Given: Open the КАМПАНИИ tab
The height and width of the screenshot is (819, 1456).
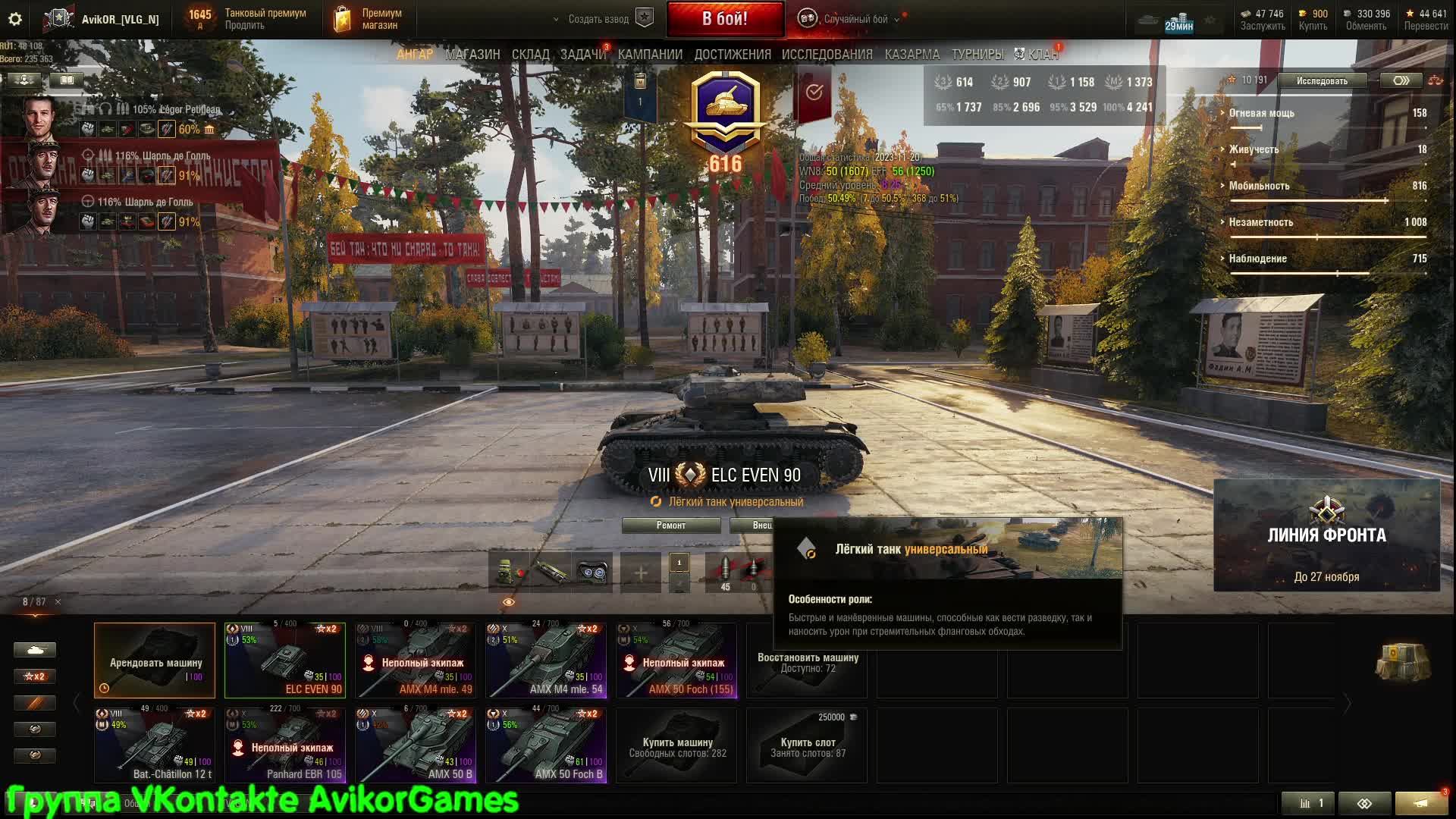Looking at the screenshot, I should click(650, 55).
